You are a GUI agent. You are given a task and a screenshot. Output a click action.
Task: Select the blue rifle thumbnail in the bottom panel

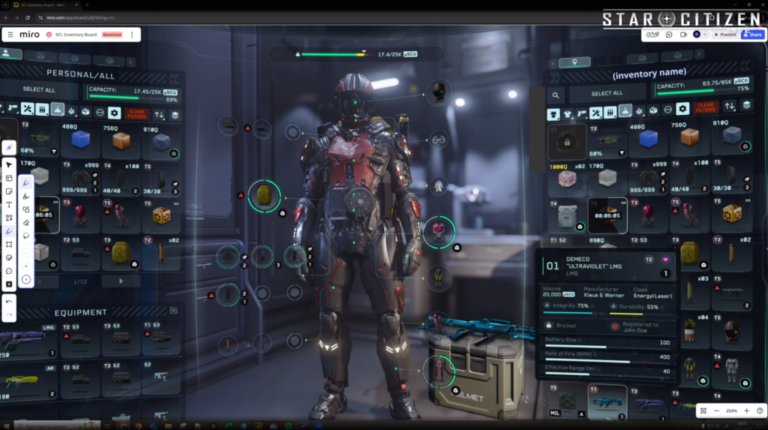tap(607, 401)
